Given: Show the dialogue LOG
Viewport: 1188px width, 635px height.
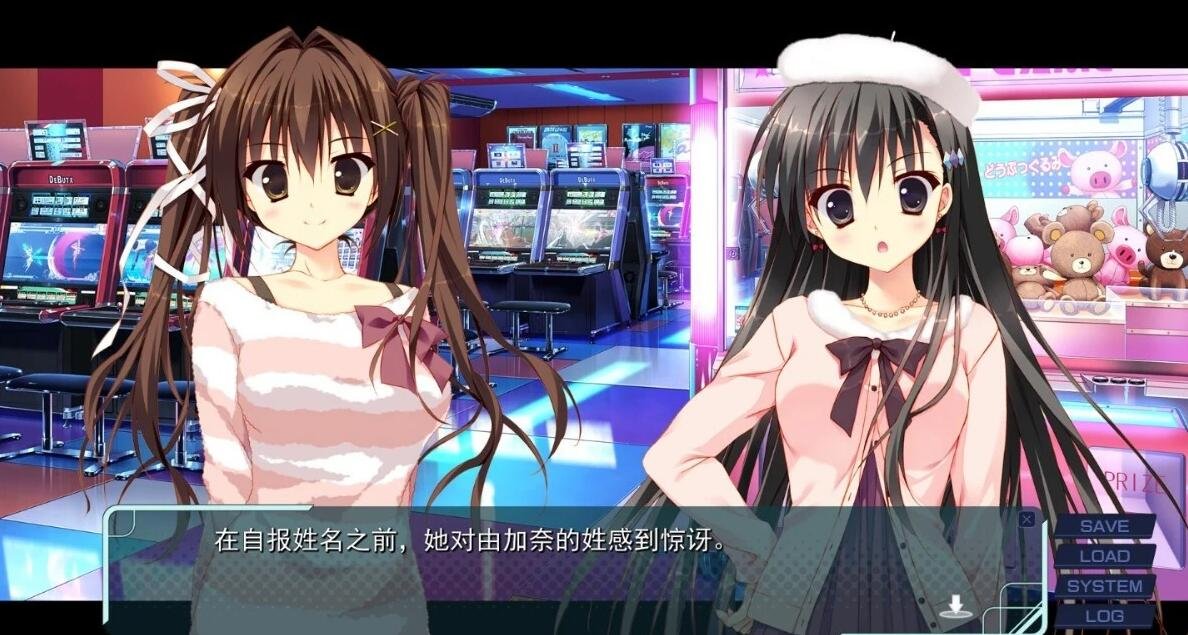Looking at the screenshot, I should pyautogui.click(x=1104, y=616).
